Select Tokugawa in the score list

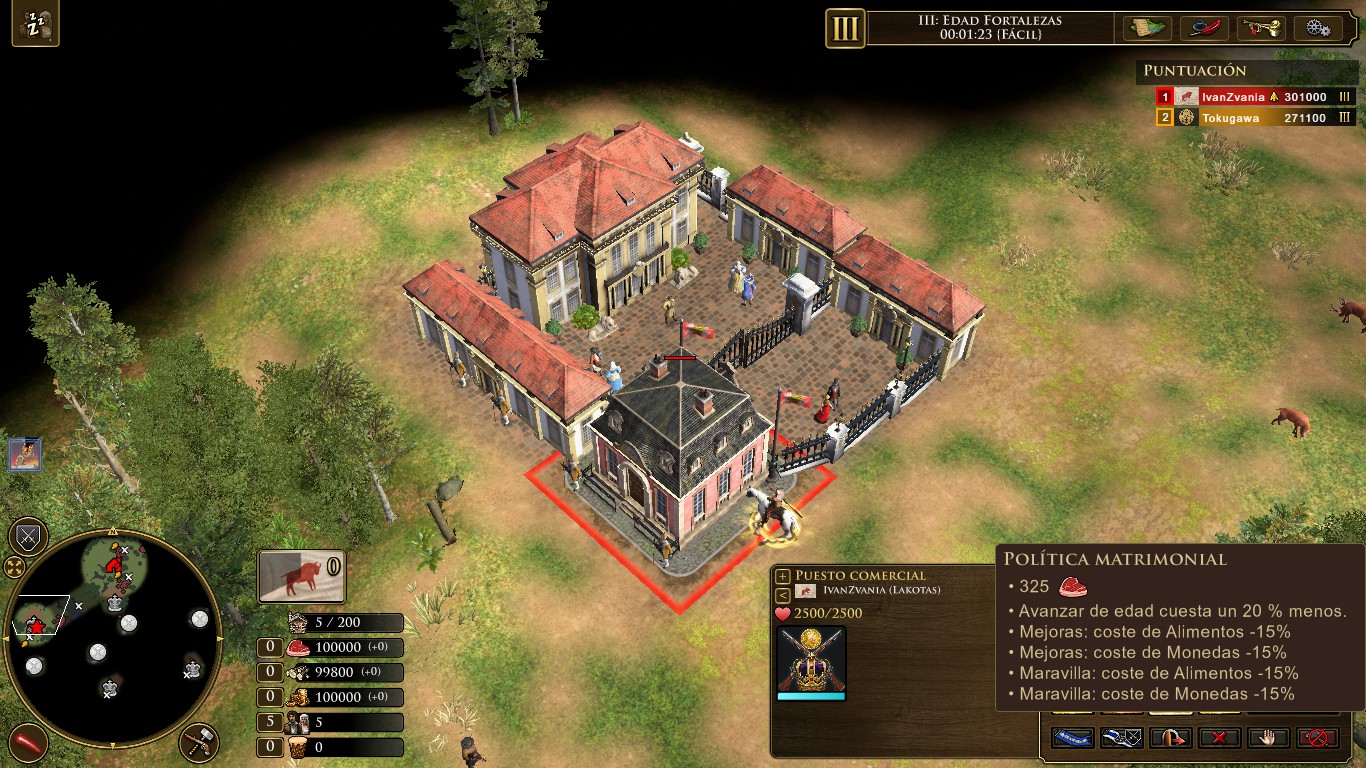[1232, 118]
